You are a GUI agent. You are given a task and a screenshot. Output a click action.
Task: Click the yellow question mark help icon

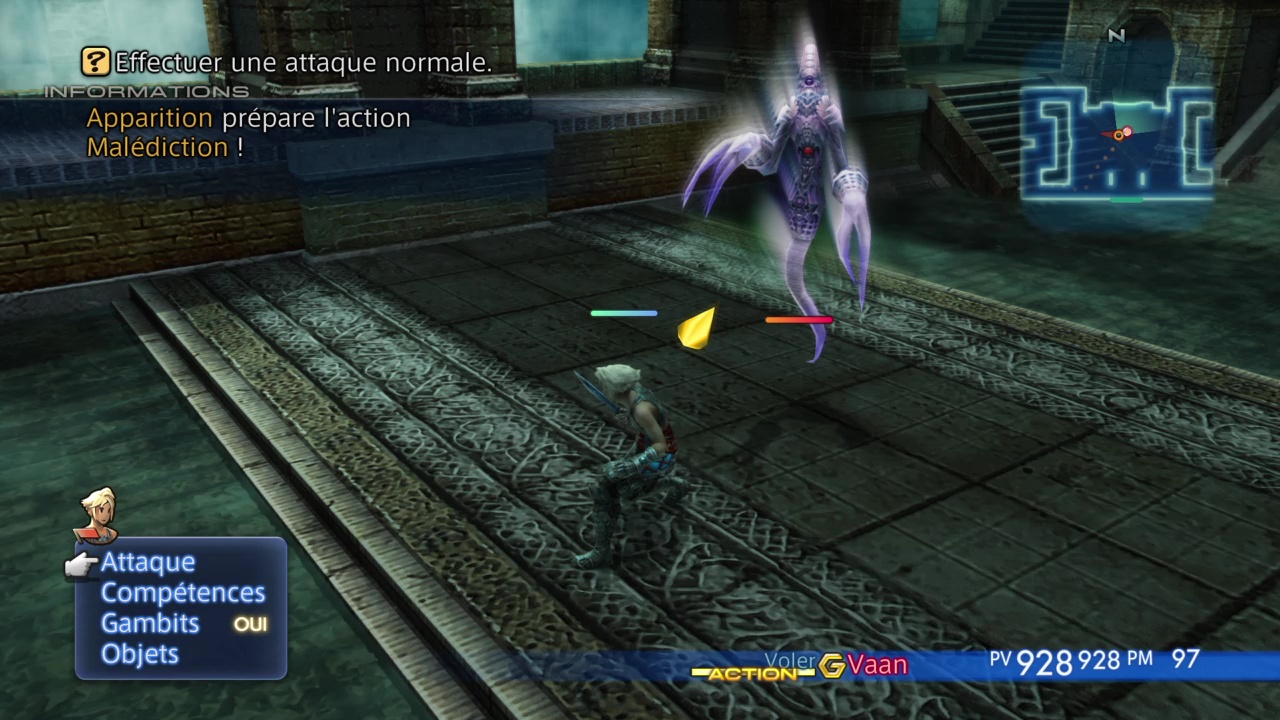click(x=95, y=62)
